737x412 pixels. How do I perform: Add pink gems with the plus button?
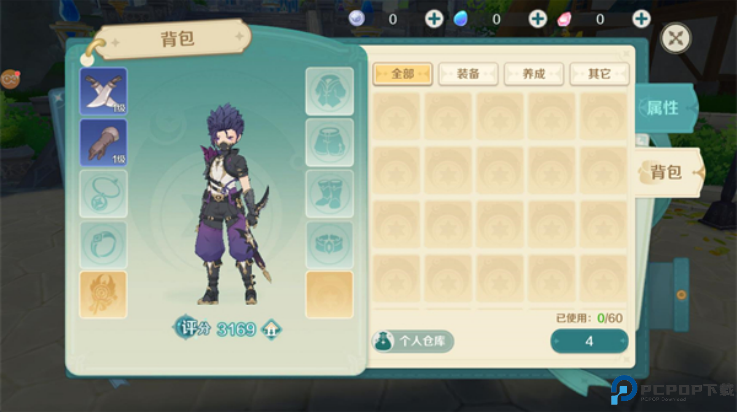point(641,18)
